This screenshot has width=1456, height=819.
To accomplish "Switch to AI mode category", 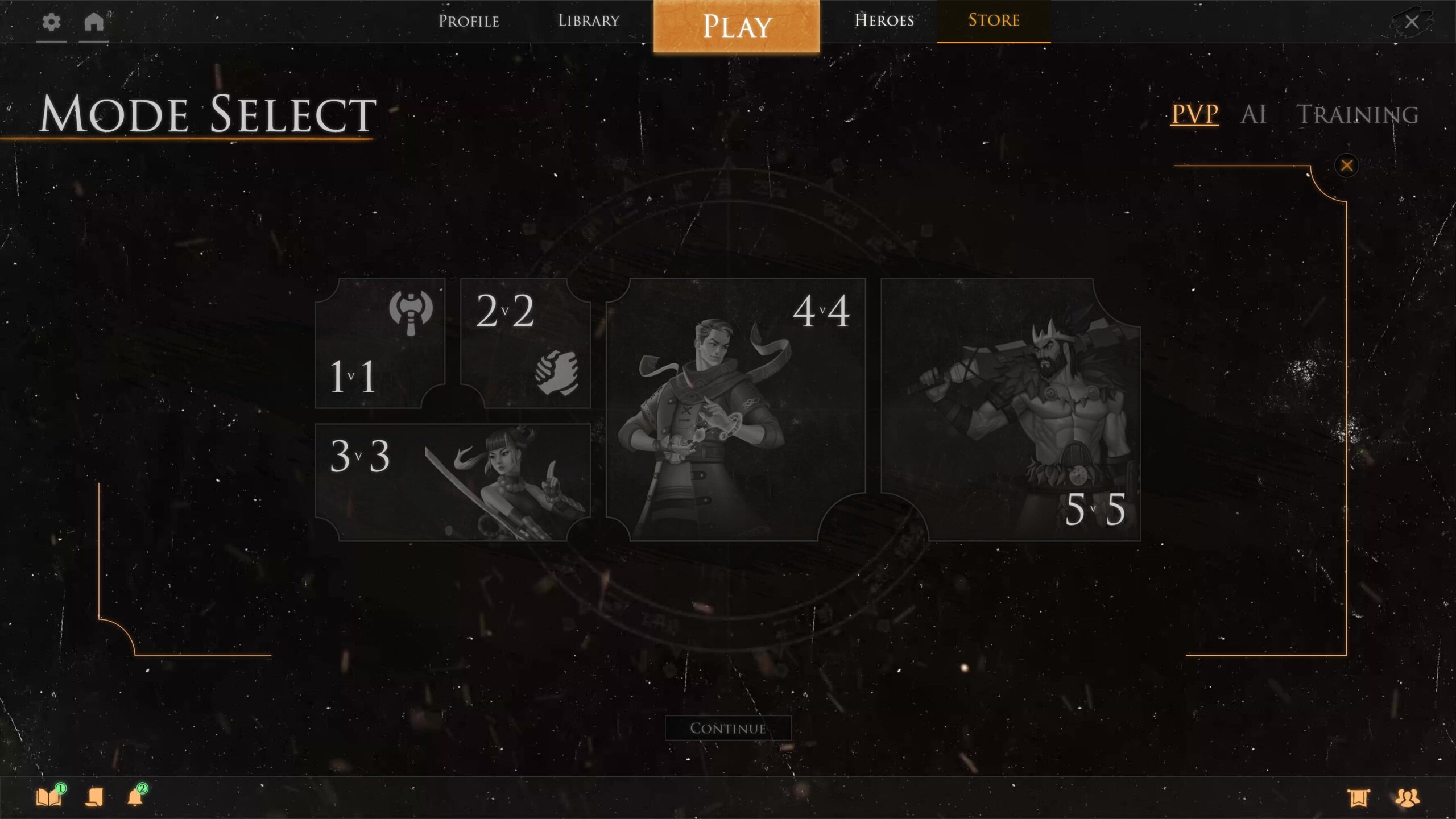I will coord(1254,114).
